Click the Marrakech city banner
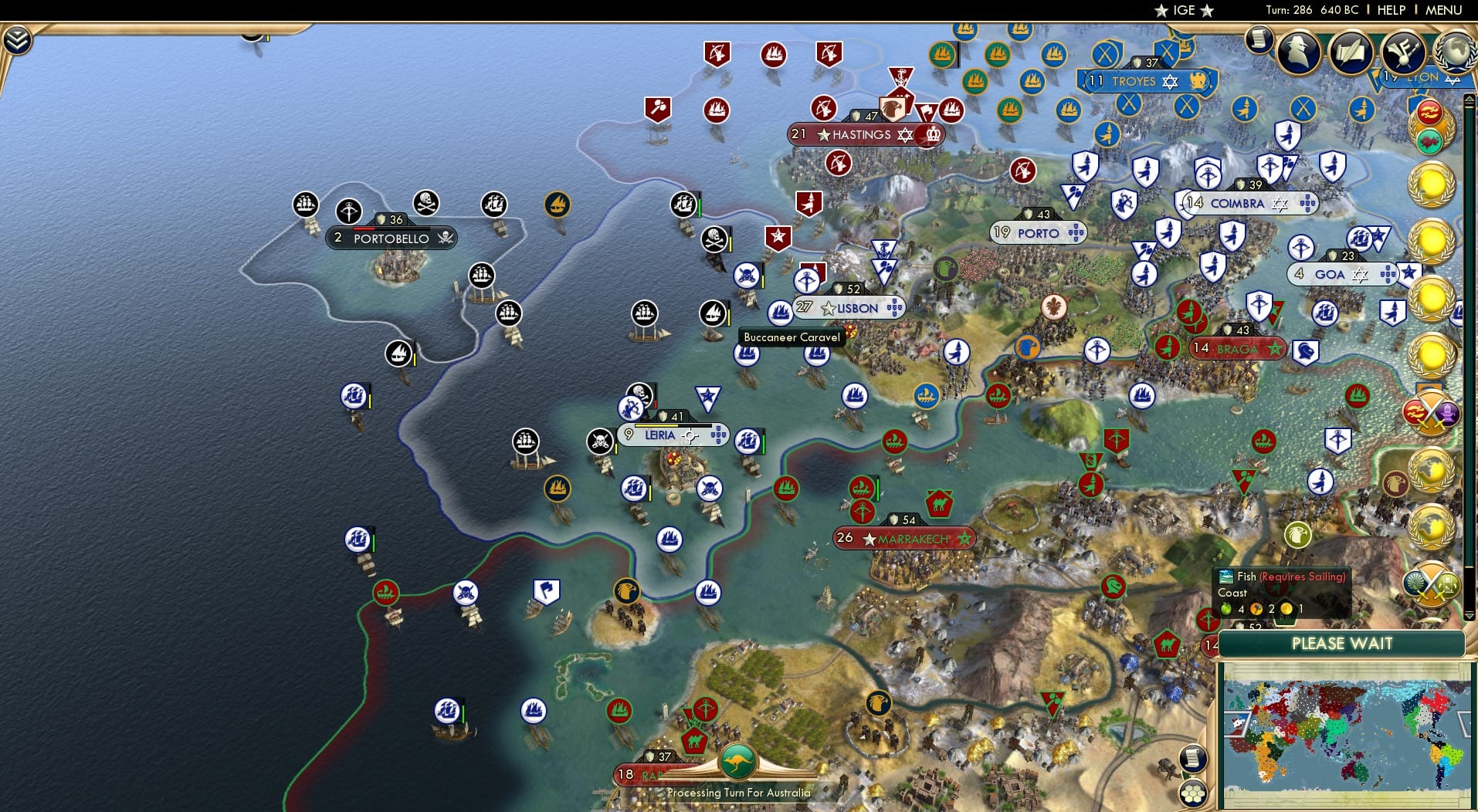The image size is (1478, 812). pyautogui.click(x=903, y=537)
